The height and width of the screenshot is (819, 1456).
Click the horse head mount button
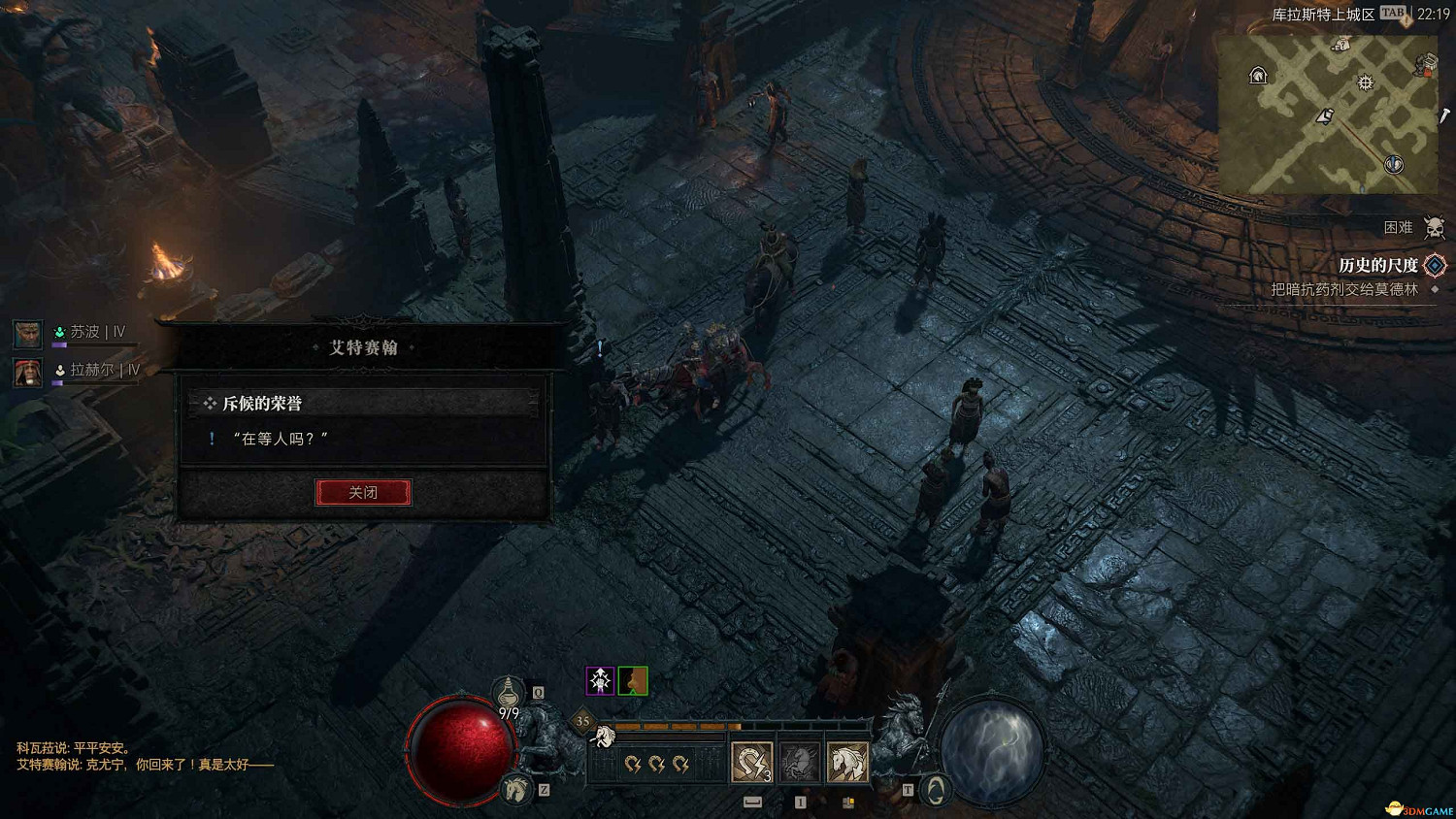click(516, 790)
